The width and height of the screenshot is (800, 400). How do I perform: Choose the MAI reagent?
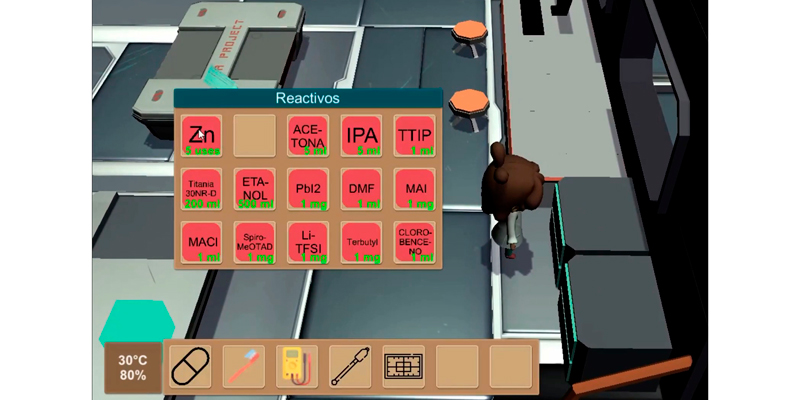pyautogui.click(x=414, y=188)
